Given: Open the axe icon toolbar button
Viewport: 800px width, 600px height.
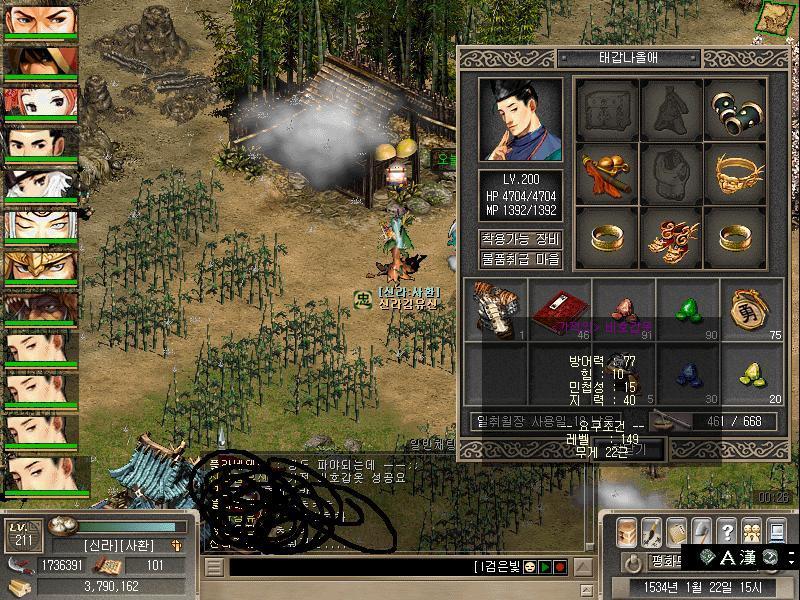Looking at the screenshot, I should (x=702, y=530).
